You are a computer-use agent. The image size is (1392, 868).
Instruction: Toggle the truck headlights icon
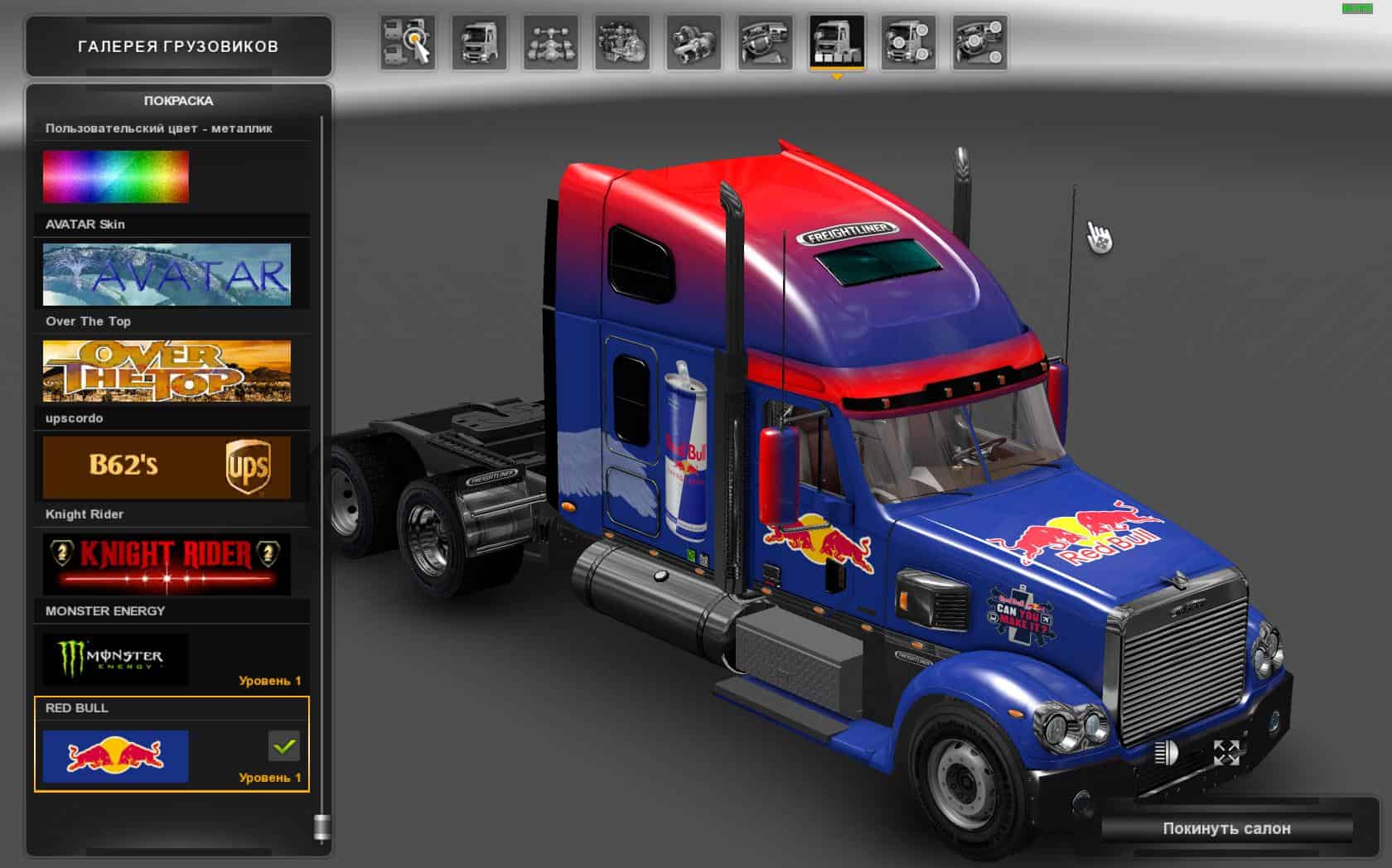coord(1166,753)
